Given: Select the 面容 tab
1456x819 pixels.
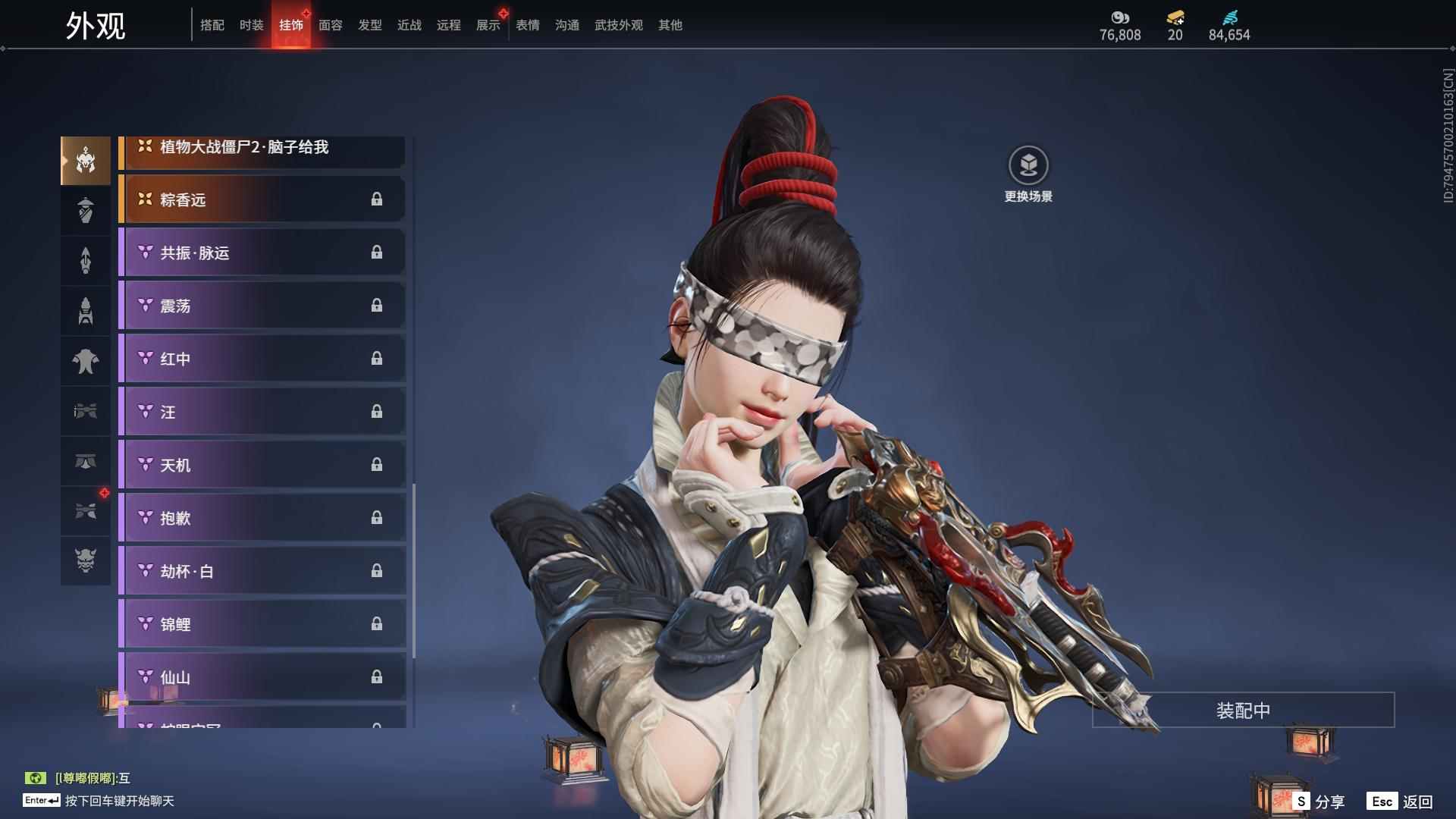Looking at the screenshot, I should (330, 25).
